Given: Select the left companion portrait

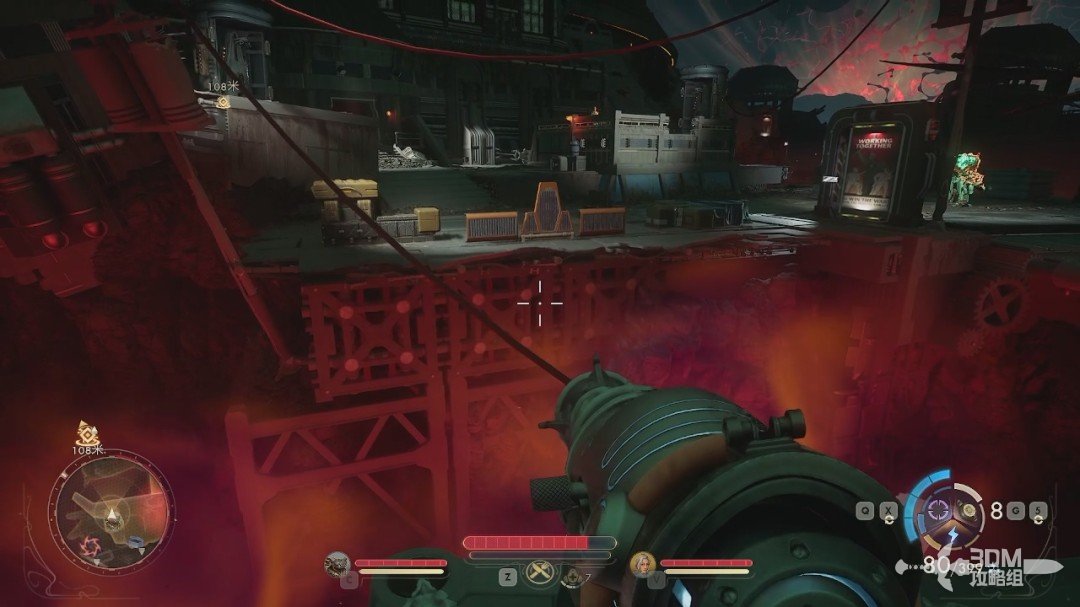Looking at the screenshot, I should [337, 564].
